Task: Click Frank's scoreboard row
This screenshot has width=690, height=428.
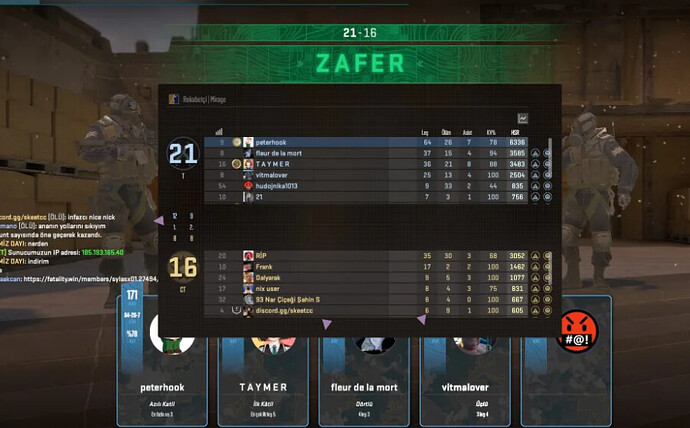Action: pos(380,267)
